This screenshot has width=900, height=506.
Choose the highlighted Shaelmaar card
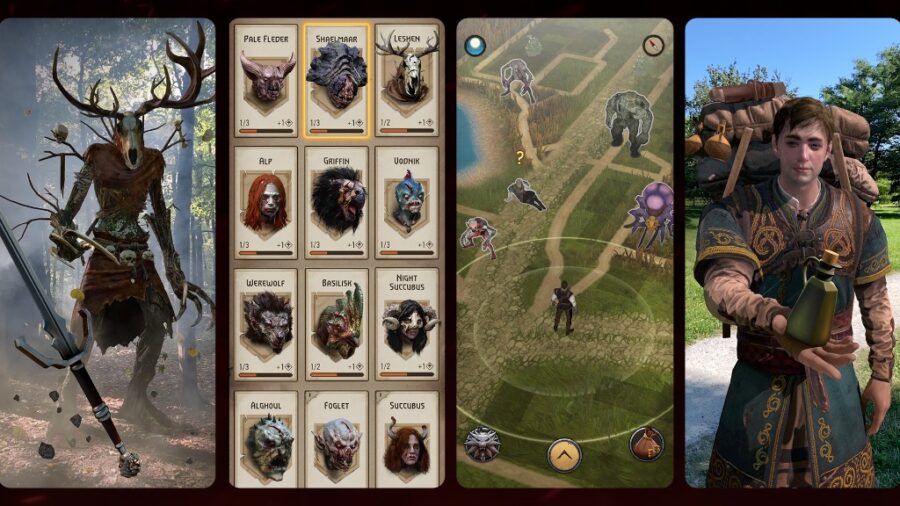pyautogui.click(x=337, y=80)
